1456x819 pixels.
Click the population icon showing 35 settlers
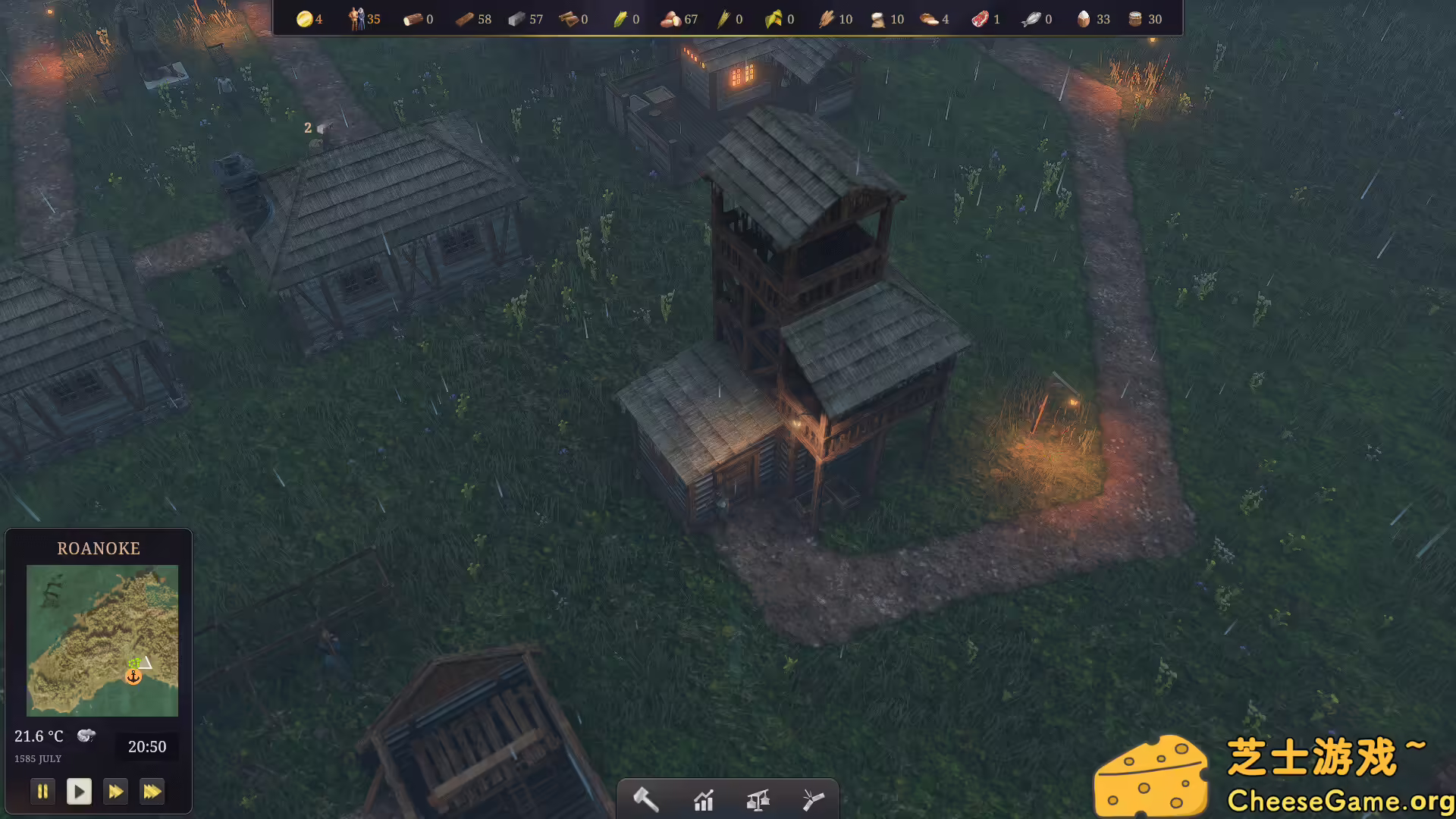pos(356,19)
